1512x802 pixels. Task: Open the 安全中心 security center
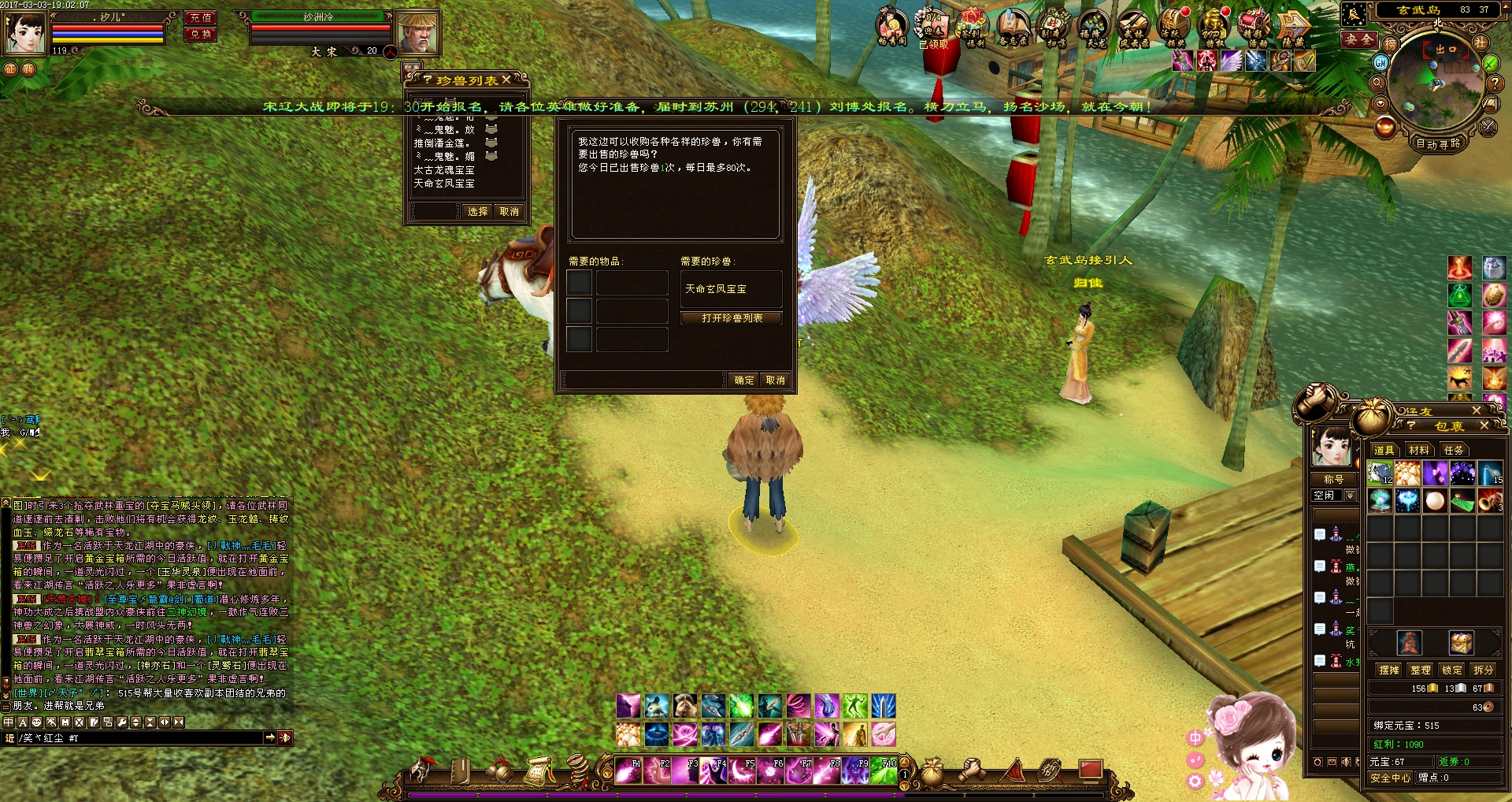(1390, 778)
